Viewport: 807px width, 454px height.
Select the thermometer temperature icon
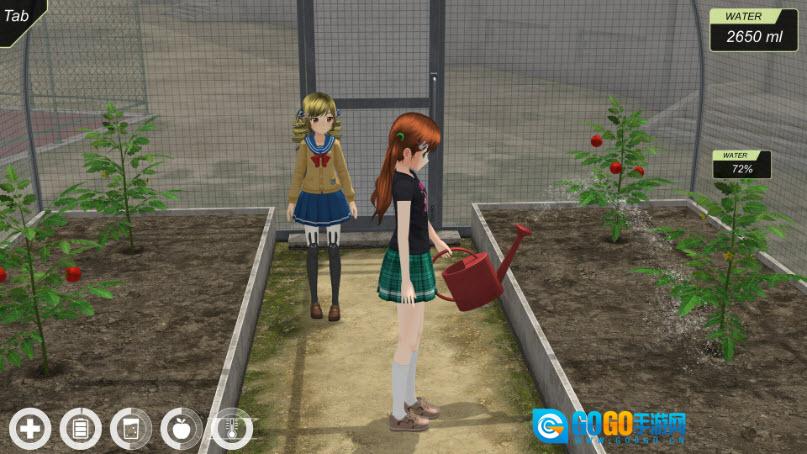[231, 429]
